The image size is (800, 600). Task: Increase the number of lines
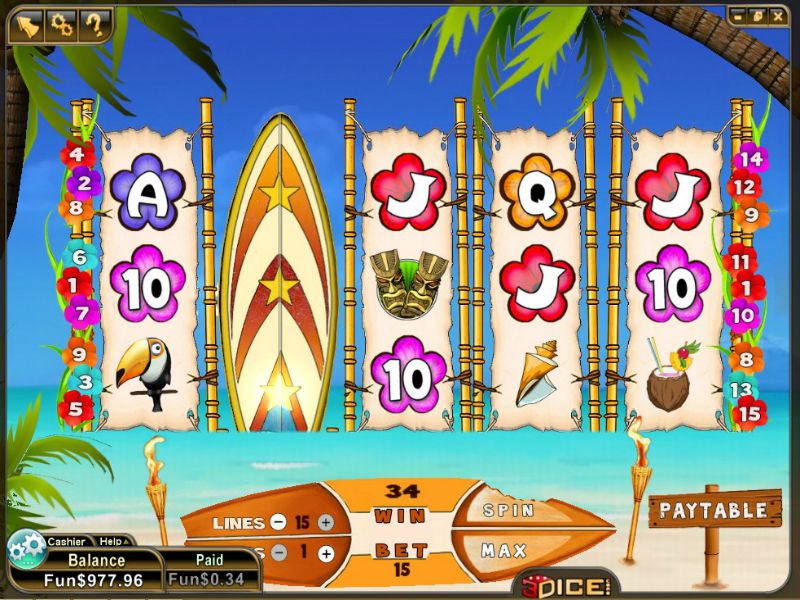[325, 522]
